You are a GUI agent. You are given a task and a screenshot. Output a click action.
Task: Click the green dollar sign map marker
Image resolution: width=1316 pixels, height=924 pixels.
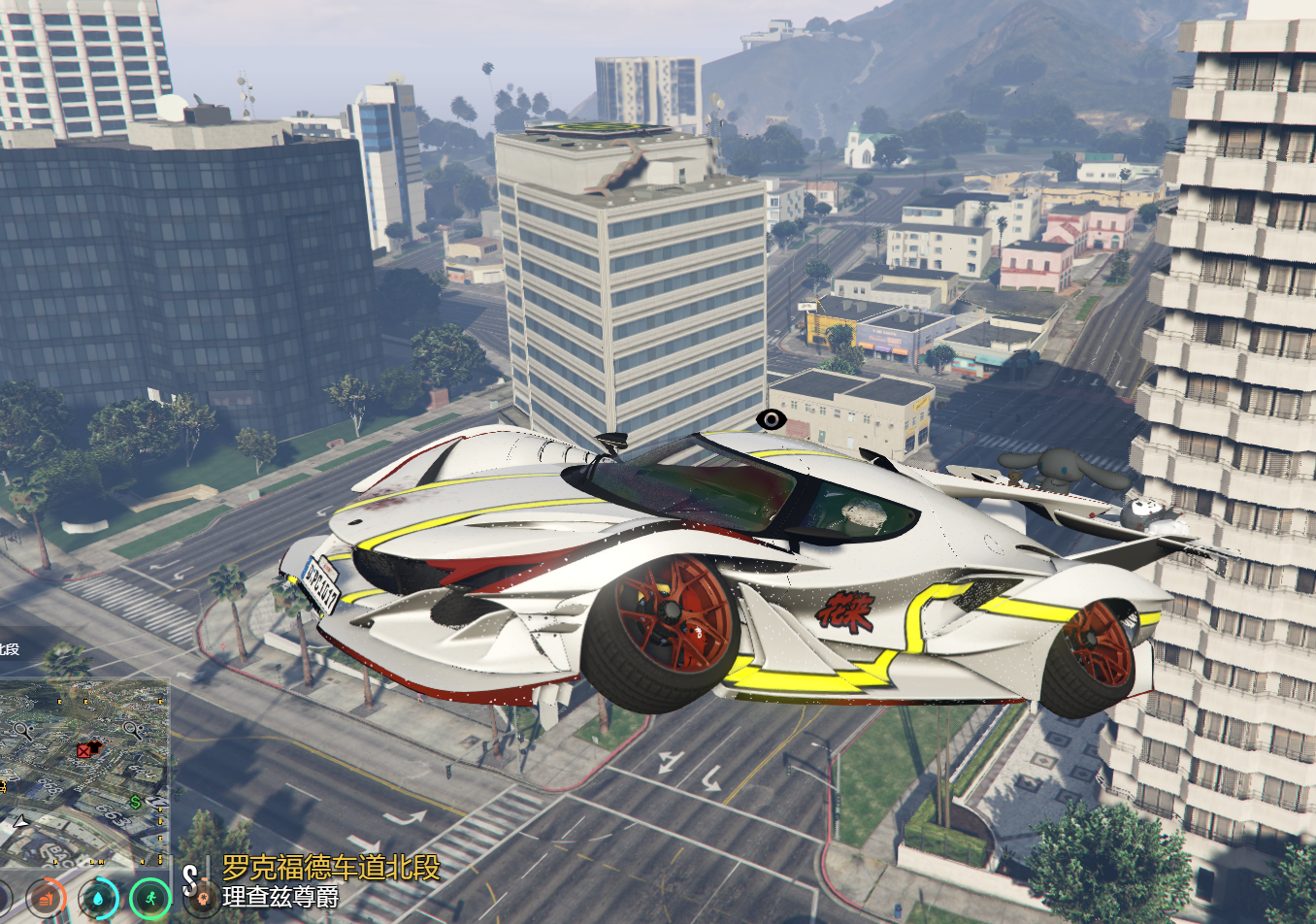pos(136,802)
